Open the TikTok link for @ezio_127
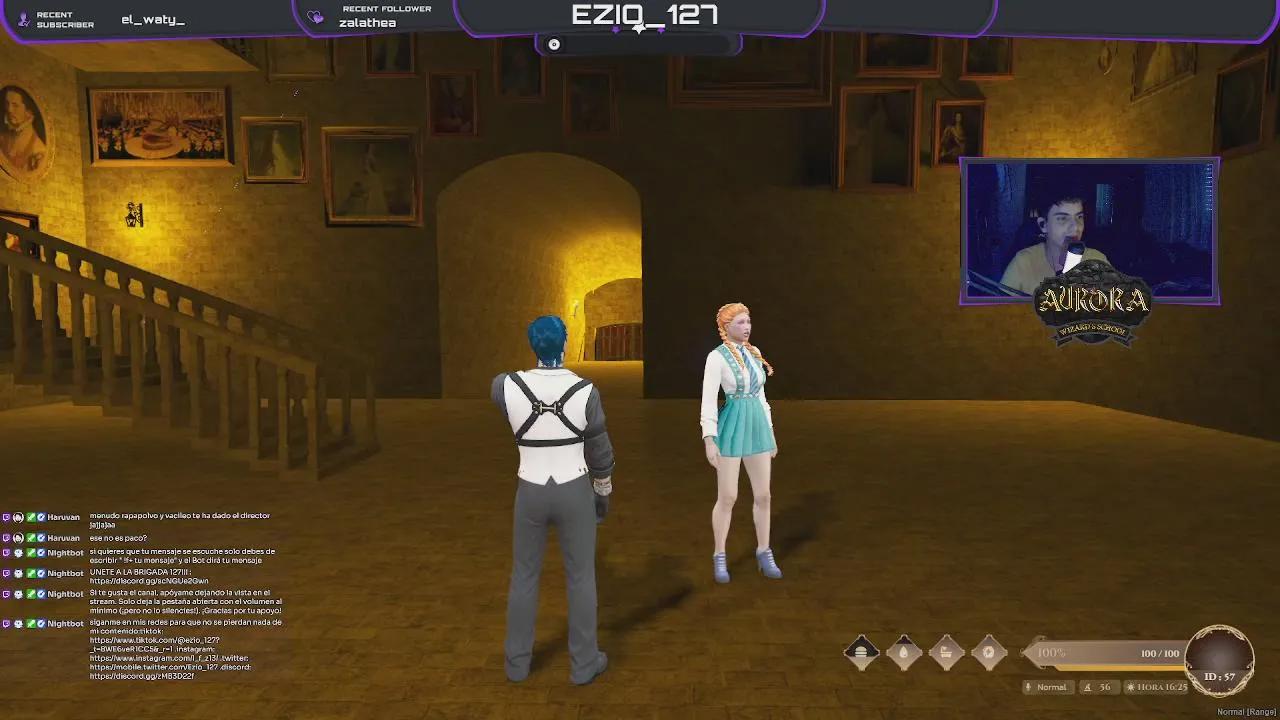Image resolution: width=1280 pixels, height=720 pixels. [156, 640]
